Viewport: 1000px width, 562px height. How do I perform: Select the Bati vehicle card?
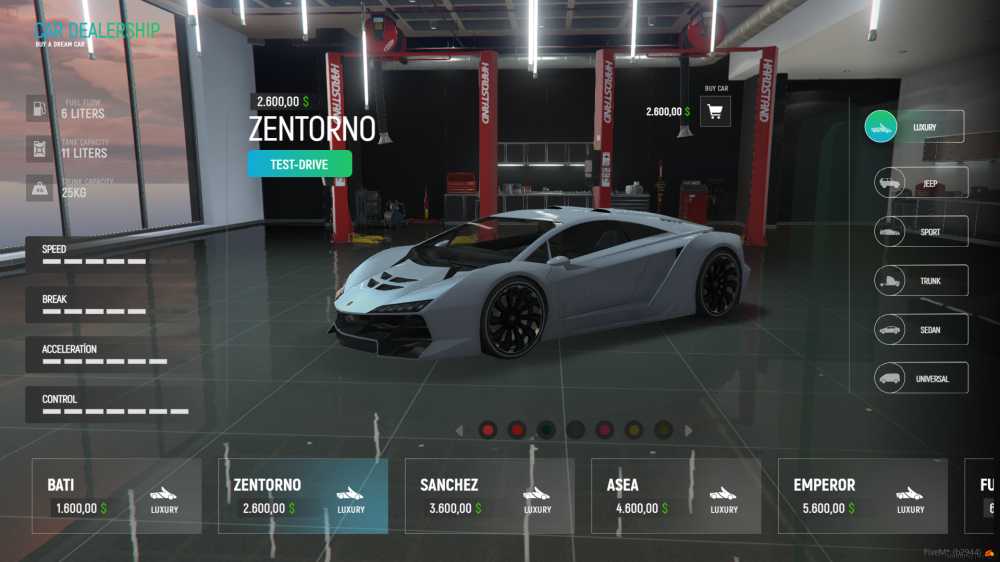tap(116, 496)
